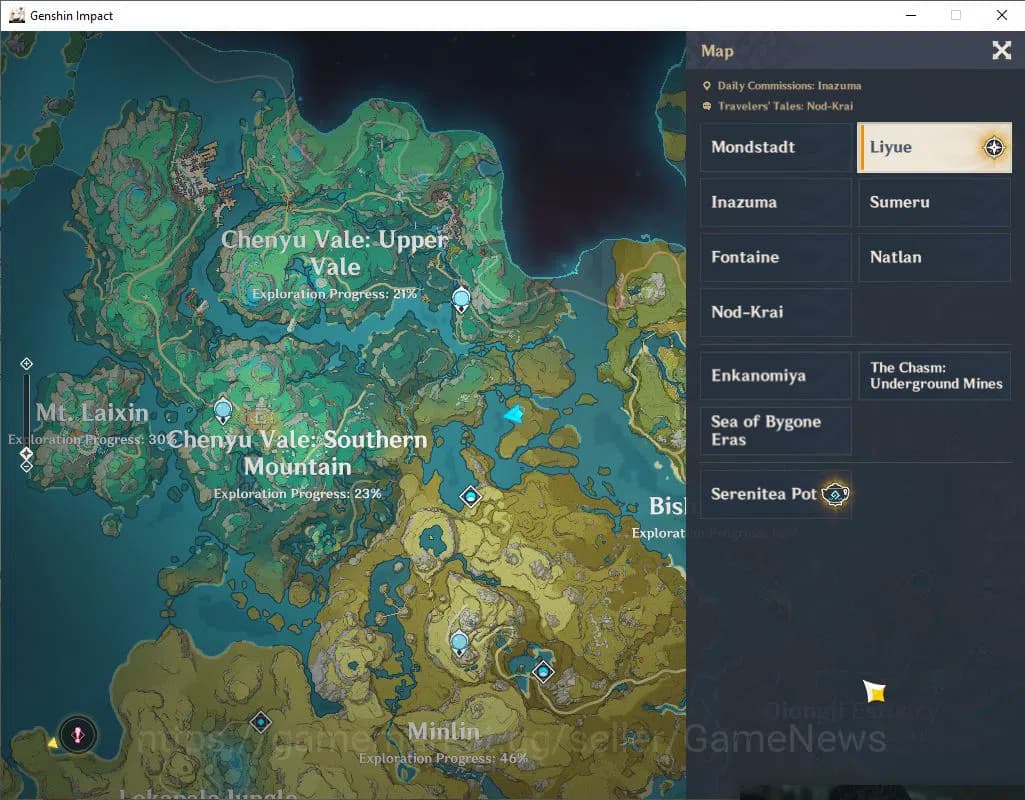Go to the Nod-Krai map
The width and height of the screenshot is (1025, 800).
pos(775,312)
